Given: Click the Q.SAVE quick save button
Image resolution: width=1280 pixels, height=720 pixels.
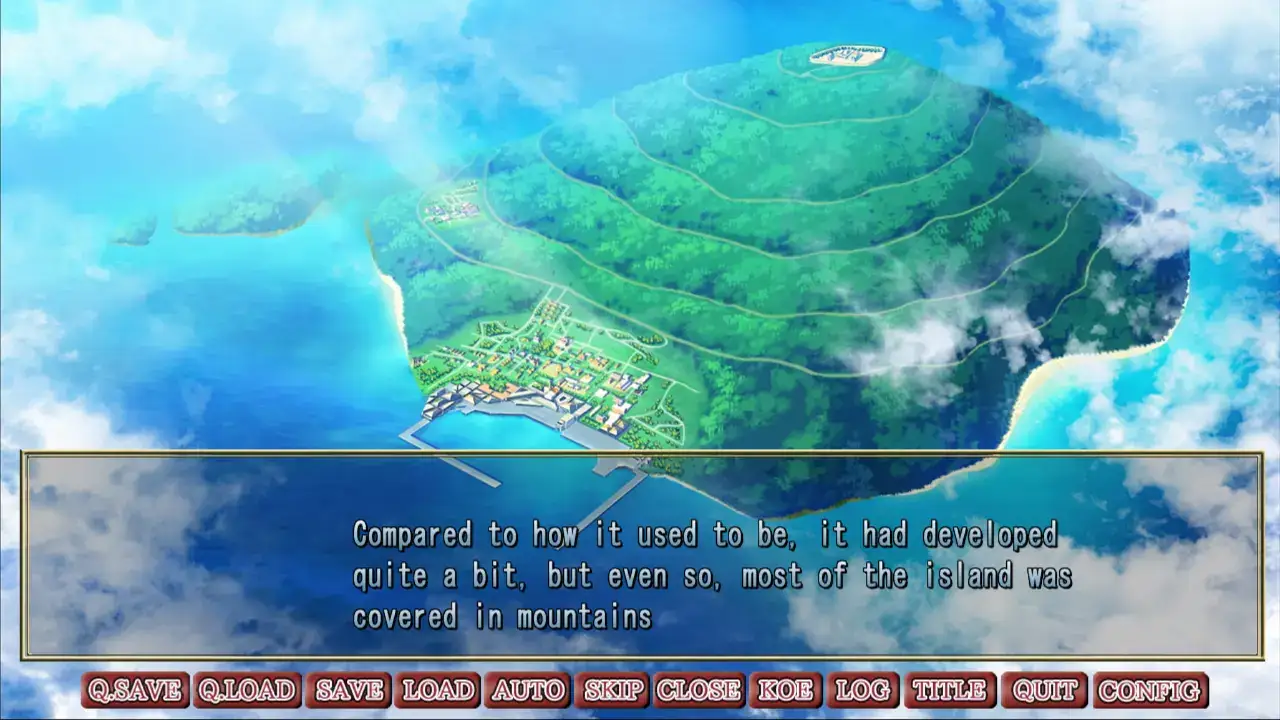Looking at the screenshot, I should [x=135, y=690].
